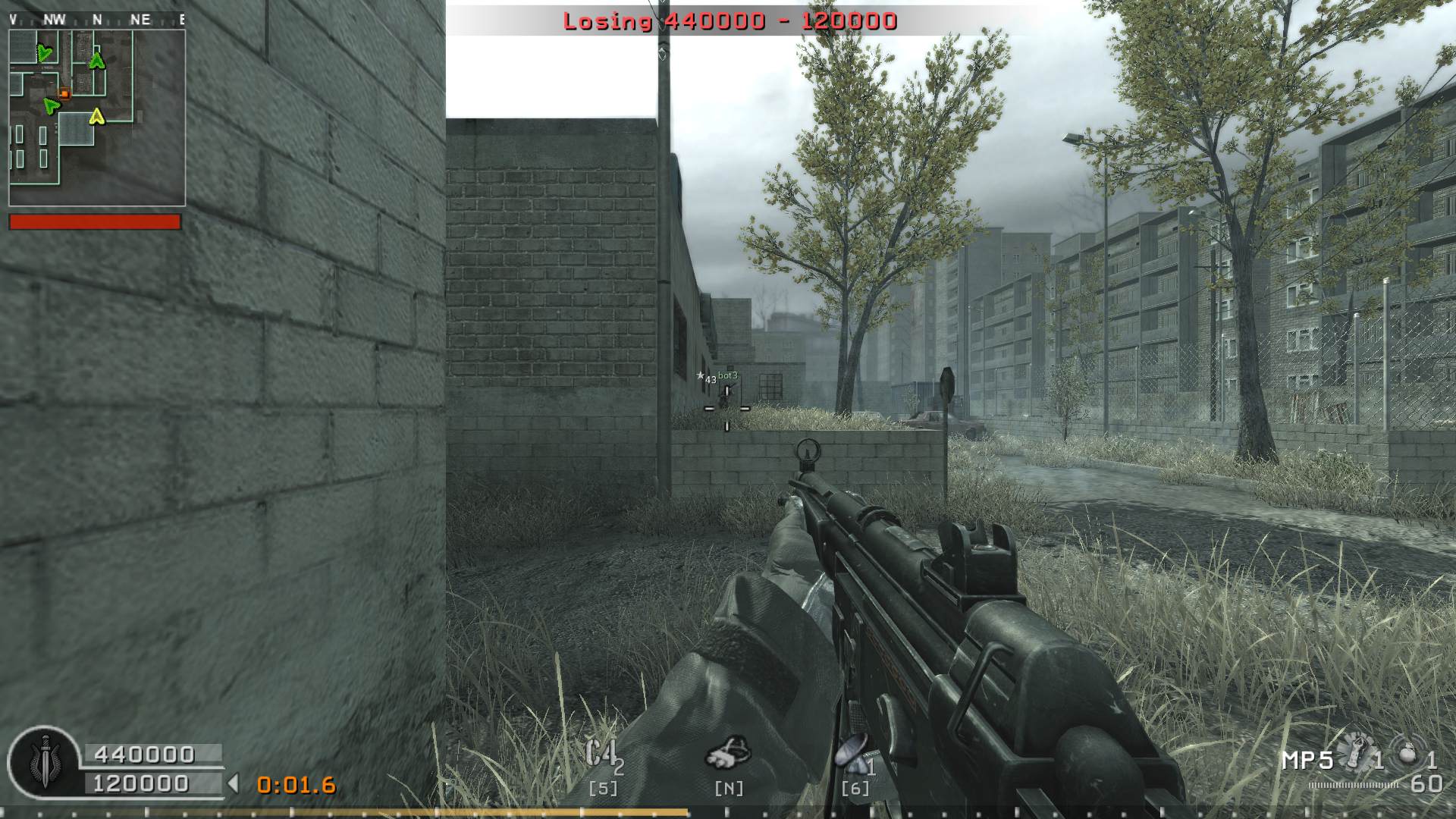Image resolution: width=1456 pixels, height=819 pixels.
Task: Select the claymore mine icon
Action: tap(852, 753)
